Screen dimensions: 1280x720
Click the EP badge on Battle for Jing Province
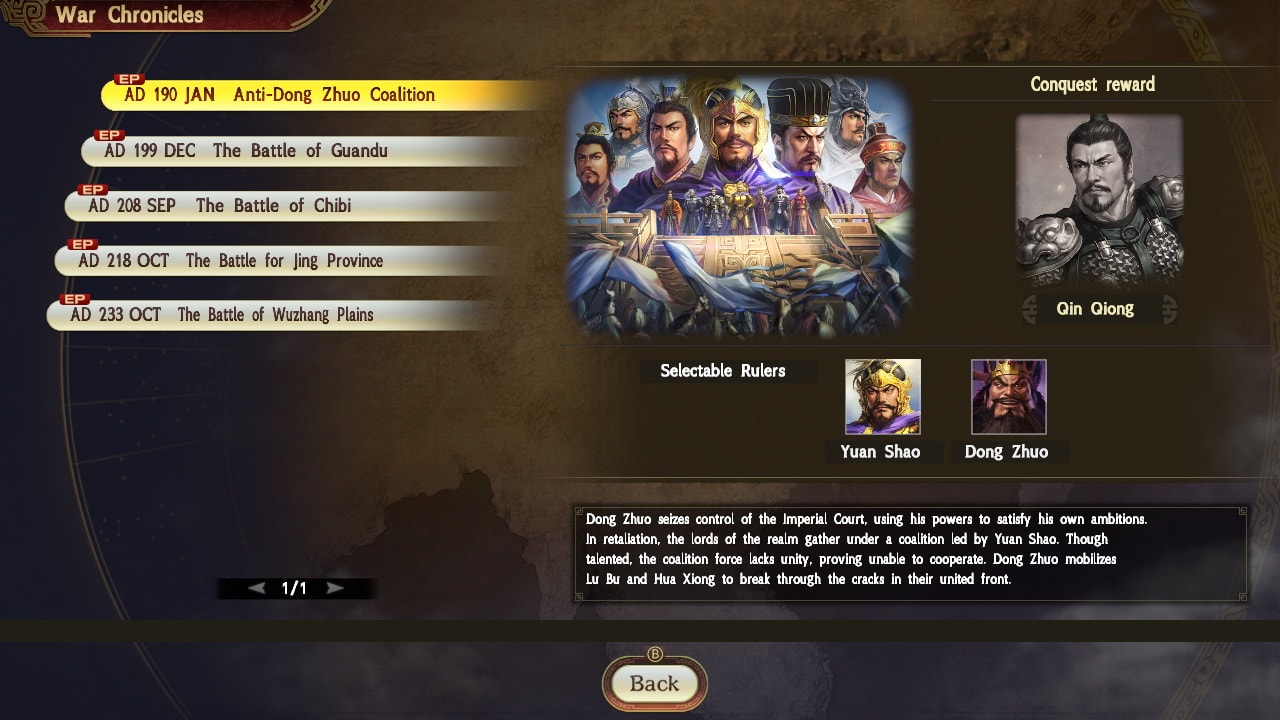tap(83, 244)
